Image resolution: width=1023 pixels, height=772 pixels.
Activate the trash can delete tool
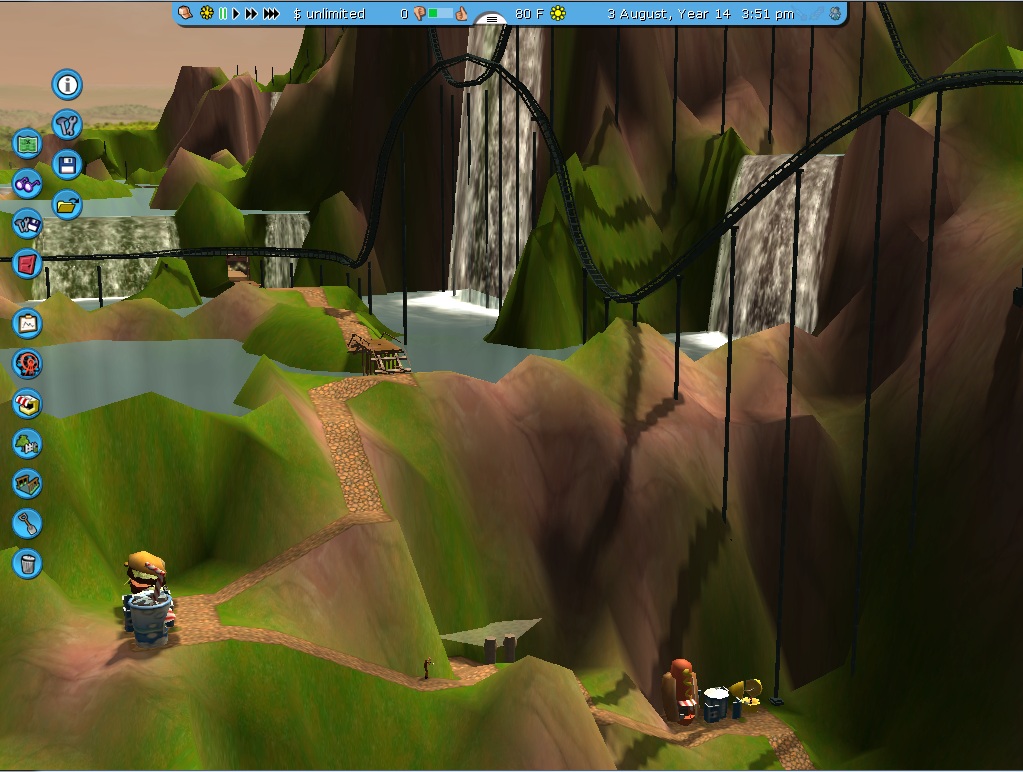(x=27, y=563)
